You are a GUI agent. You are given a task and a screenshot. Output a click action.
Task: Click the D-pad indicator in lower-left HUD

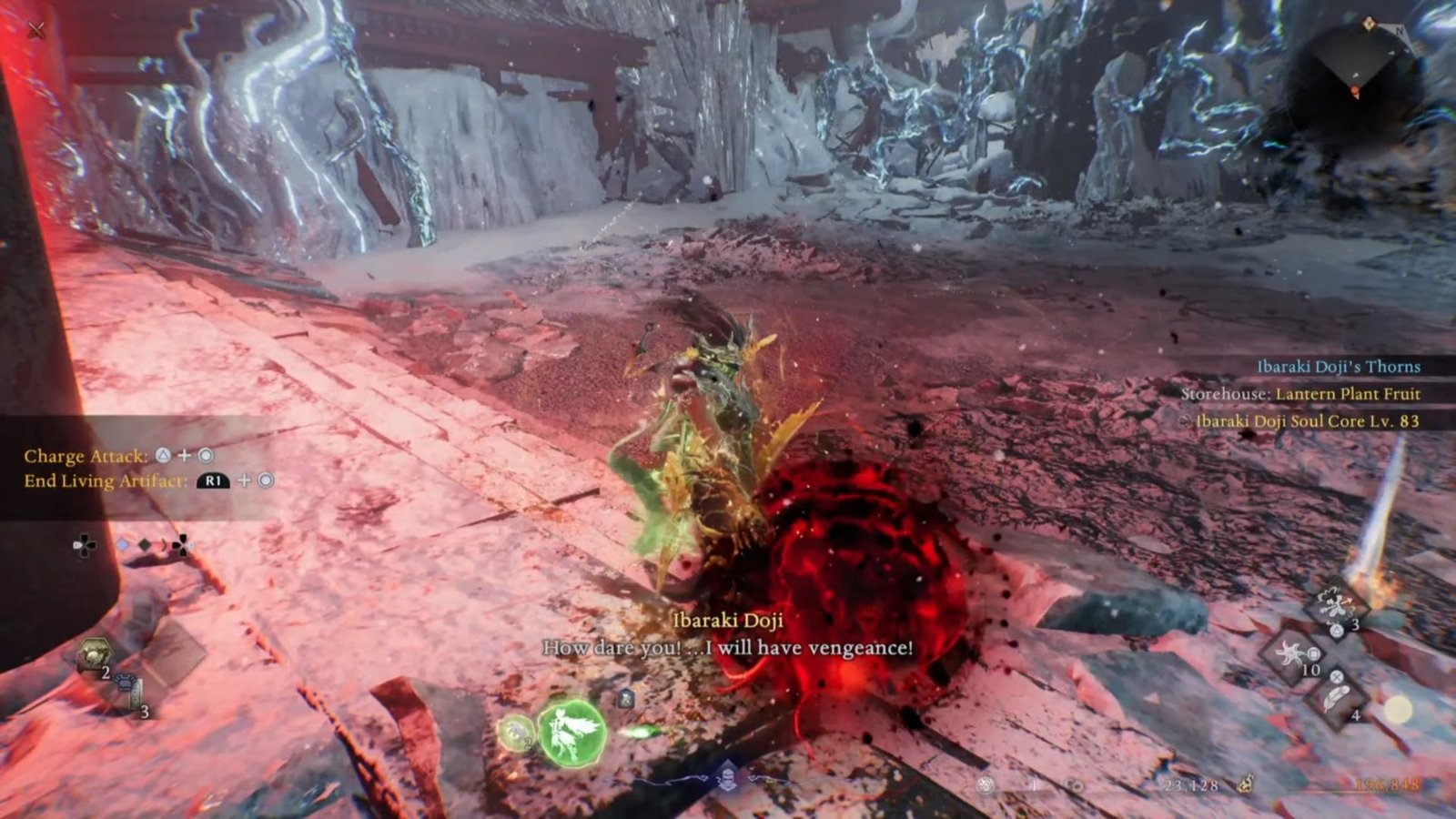[x=84, y=544]
